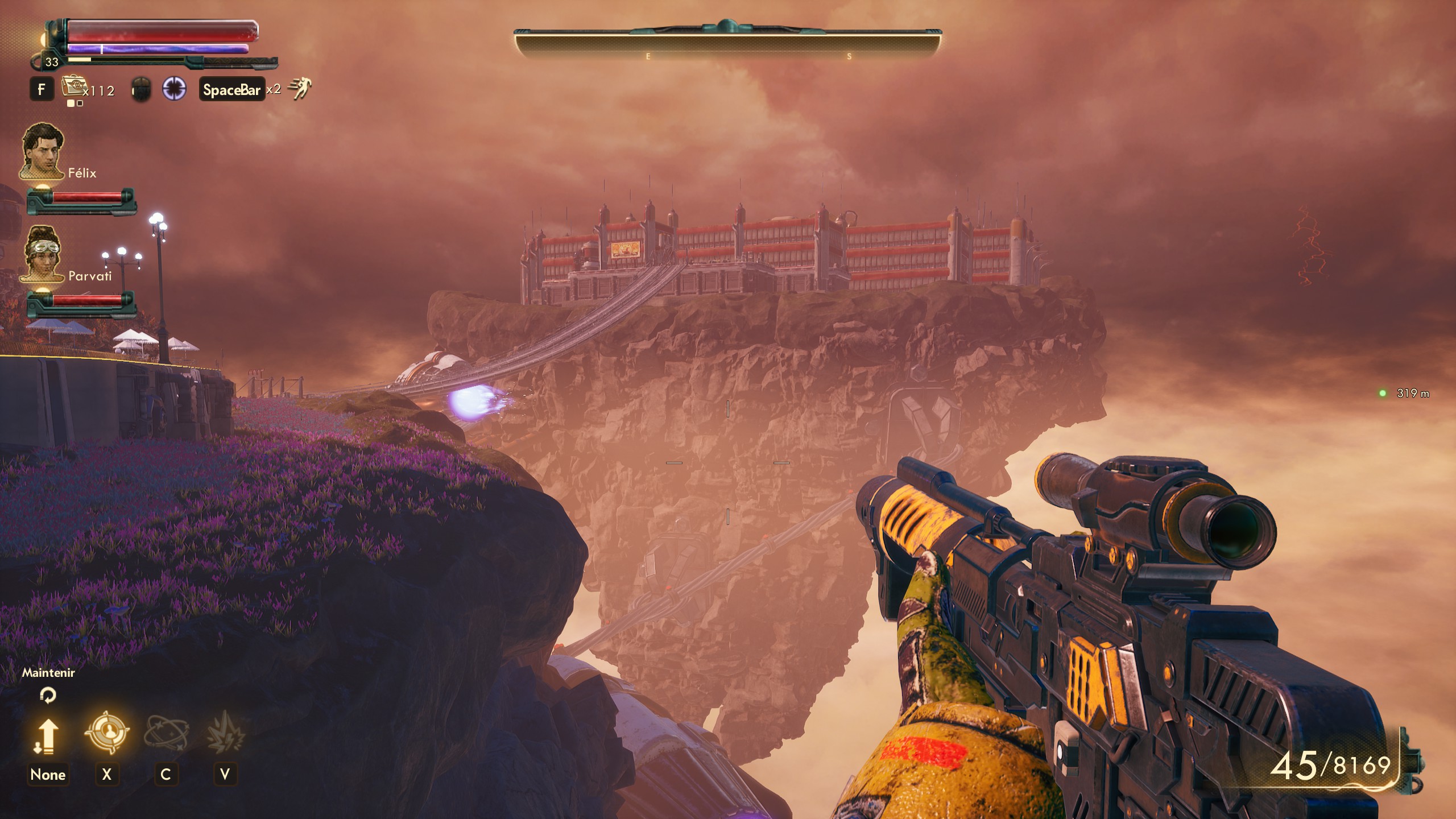Activate the purple crosshair time dilation icon

(x=174, y=89)
